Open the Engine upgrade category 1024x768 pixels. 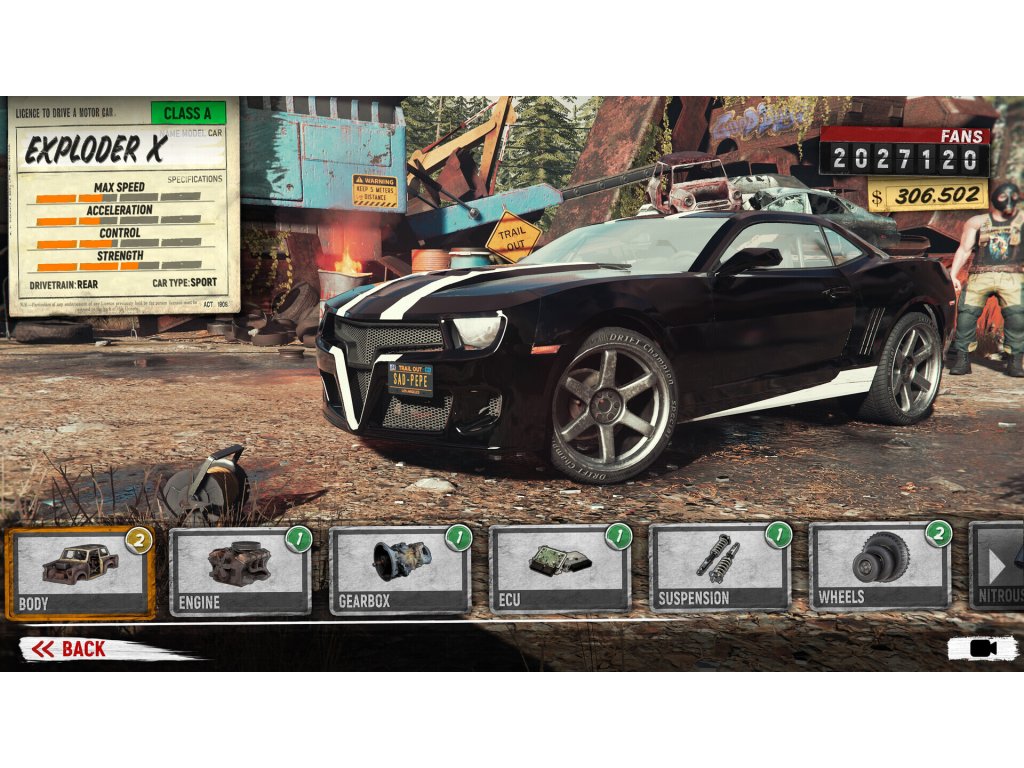(240, 572)
